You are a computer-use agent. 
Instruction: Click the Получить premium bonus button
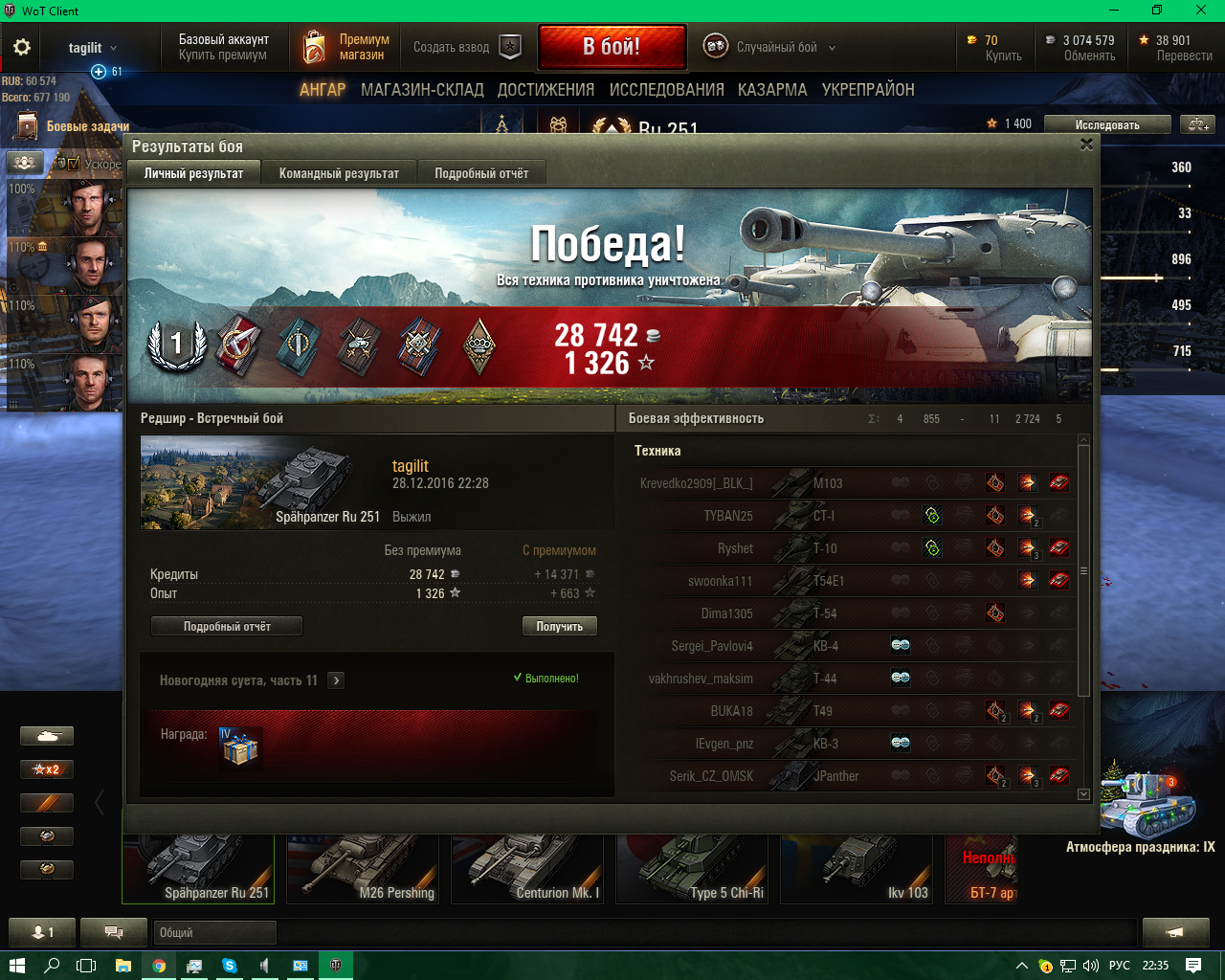click(560, 627)
